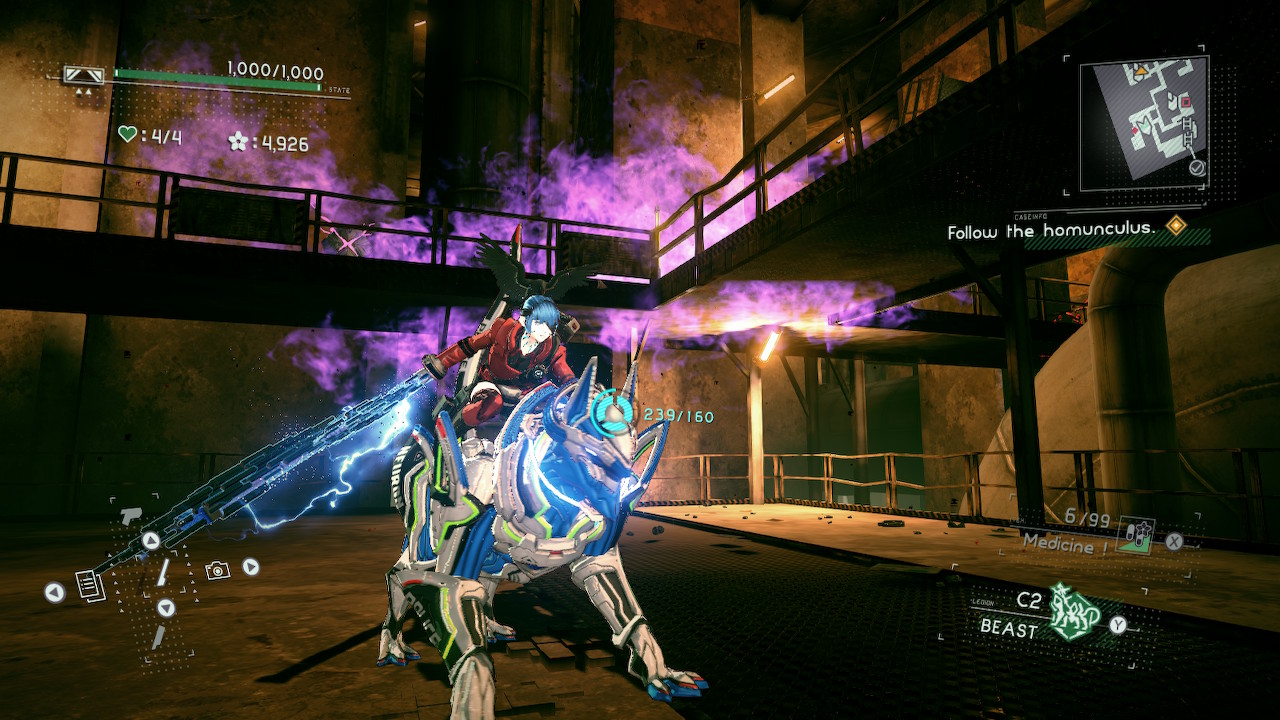The height and width of the screenshot is (720, 1280).
Task: Select the Beast Legion emblem
Action: pyautogui.click(x=1074, y=613)
